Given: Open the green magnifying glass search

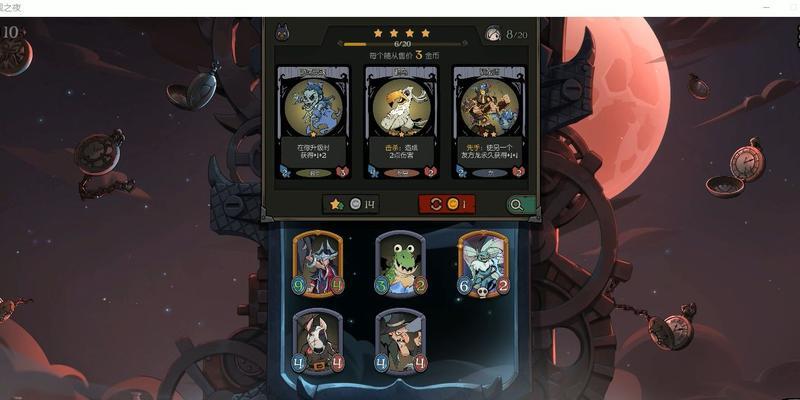Looking at the screenshot, I should pos(517,204).
